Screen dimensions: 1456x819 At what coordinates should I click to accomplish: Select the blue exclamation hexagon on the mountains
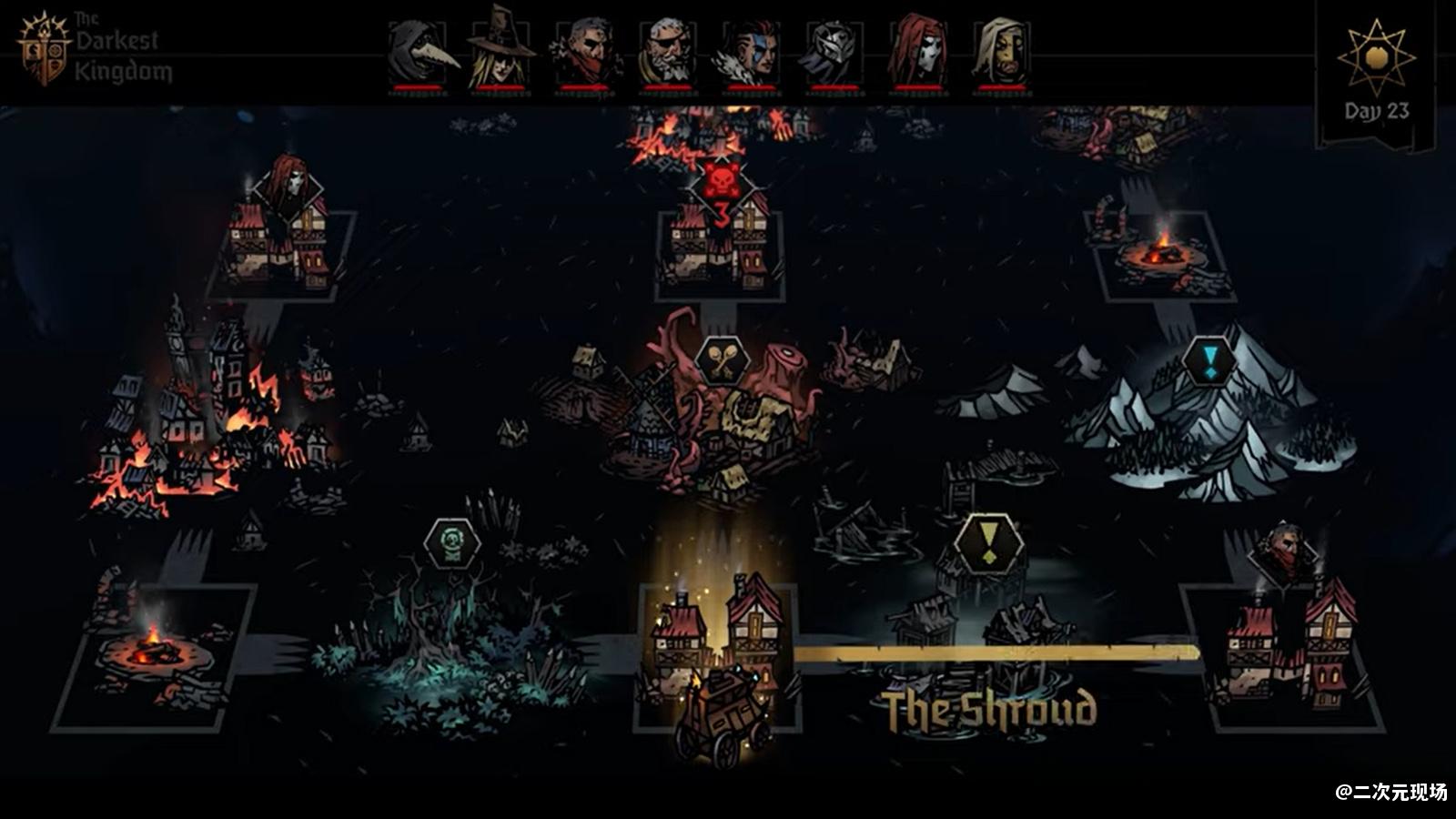click(x=1209, y=362)
